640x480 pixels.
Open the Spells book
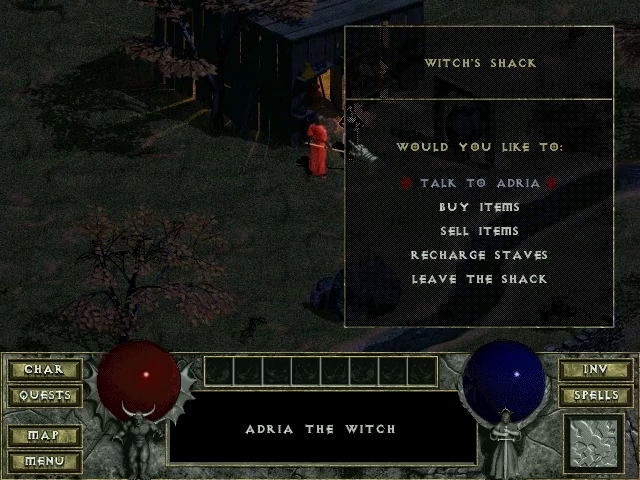point(595,395)
